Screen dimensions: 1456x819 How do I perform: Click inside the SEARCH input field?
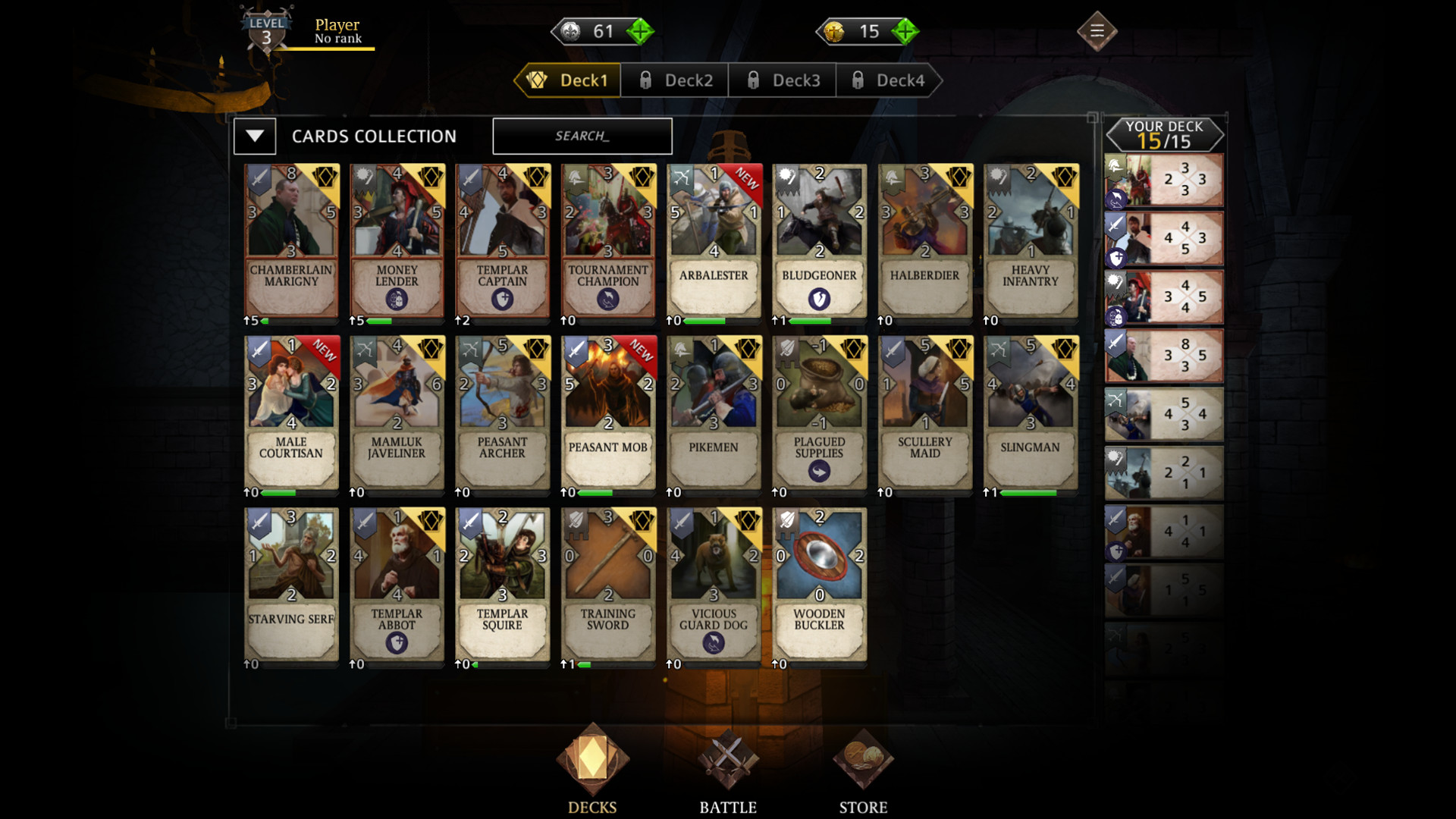582,136
